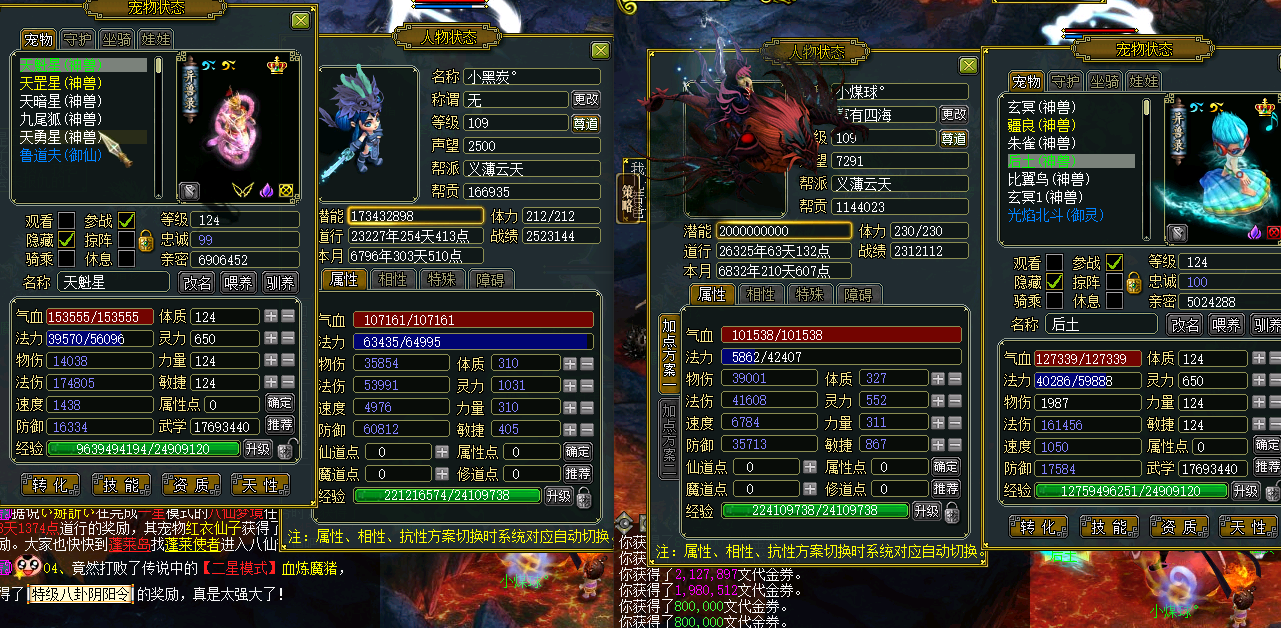Image resolution: width=1281 pixels, height=628 pixels.
Task: Toggle the 隐藏 checkbox for pet 后土
Action: 1054,282
